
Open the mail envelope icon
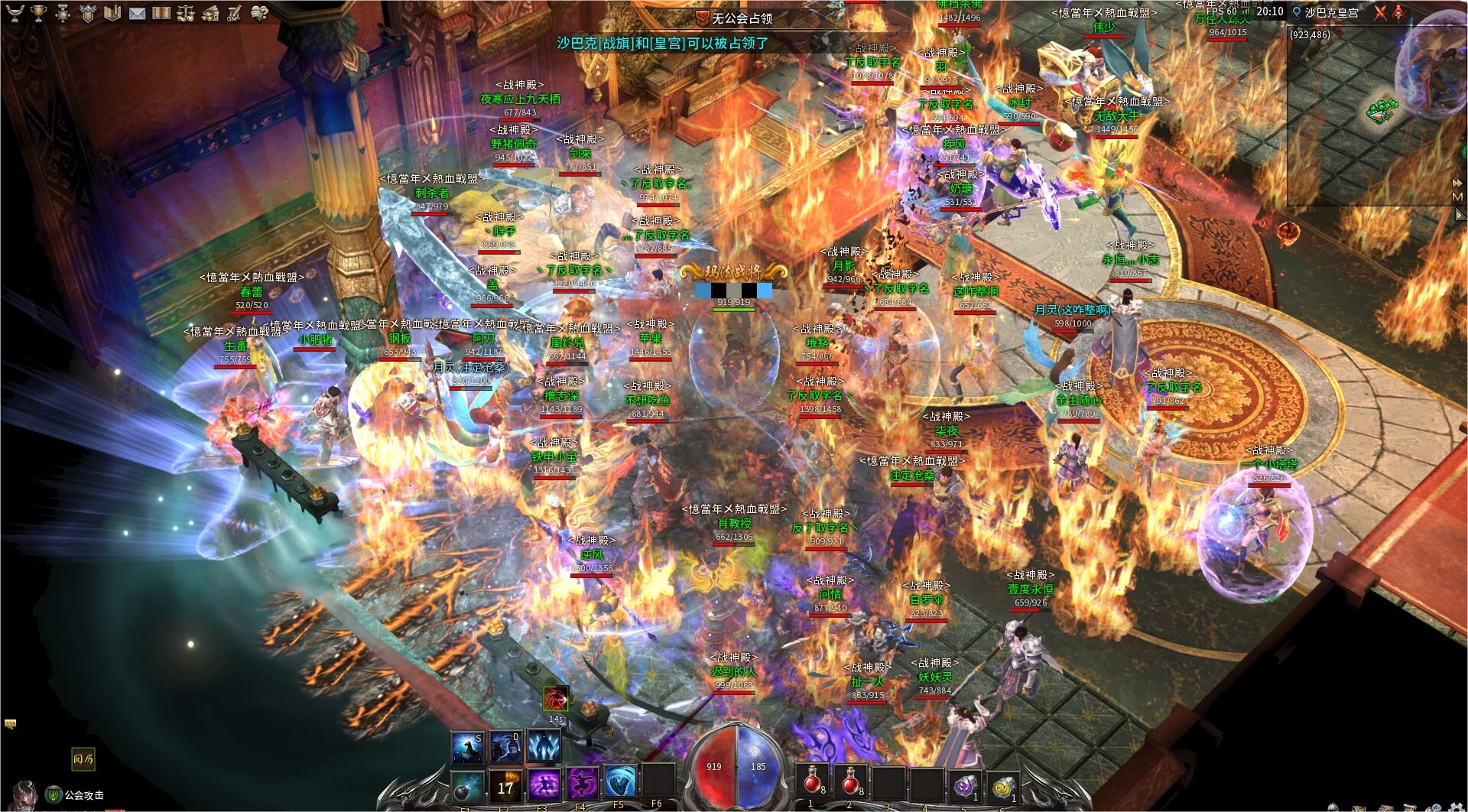tap(137, 13)
